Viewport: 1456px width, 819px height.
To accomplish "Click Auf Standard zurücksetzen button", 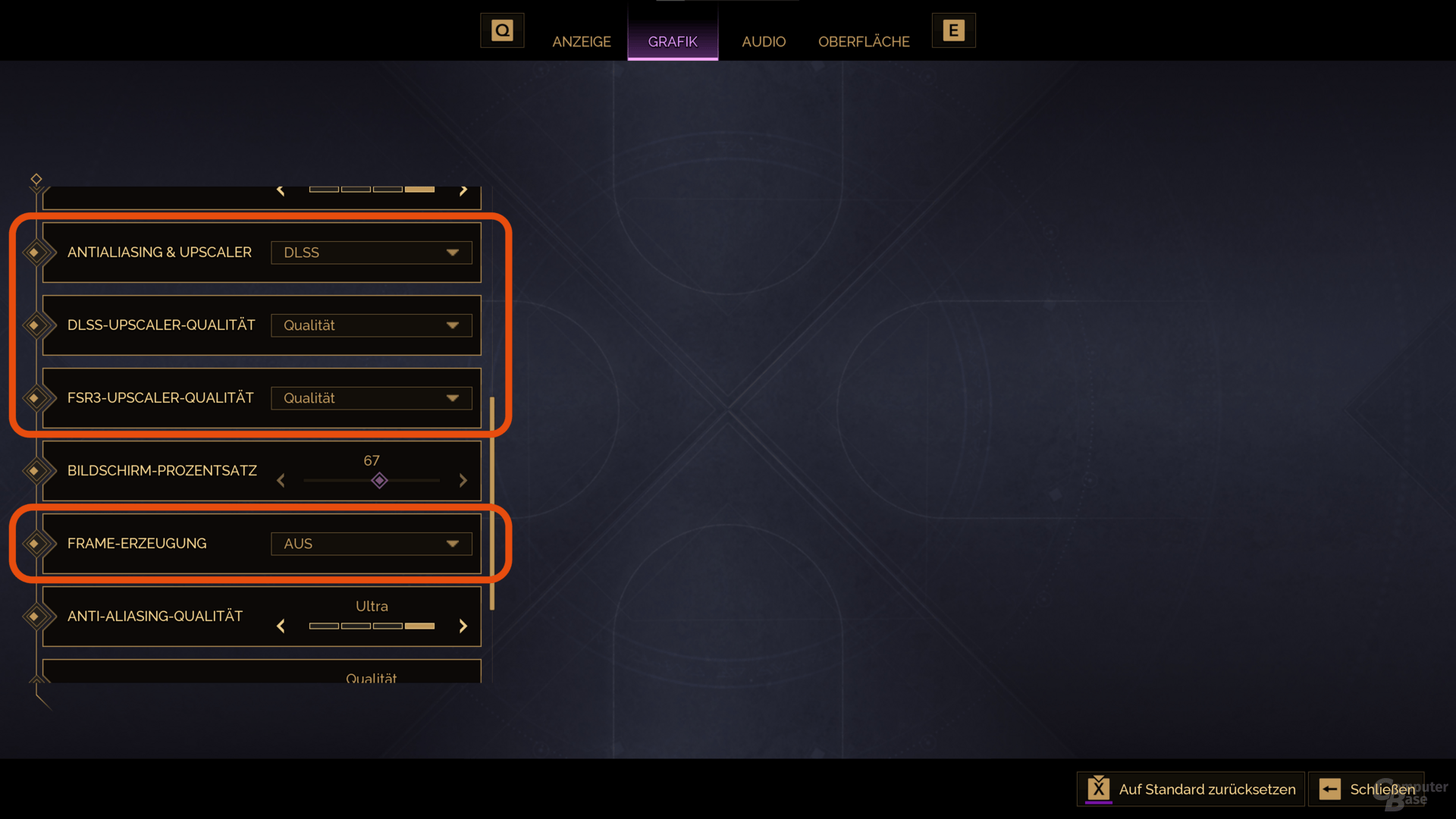I will click(1191, 789).
